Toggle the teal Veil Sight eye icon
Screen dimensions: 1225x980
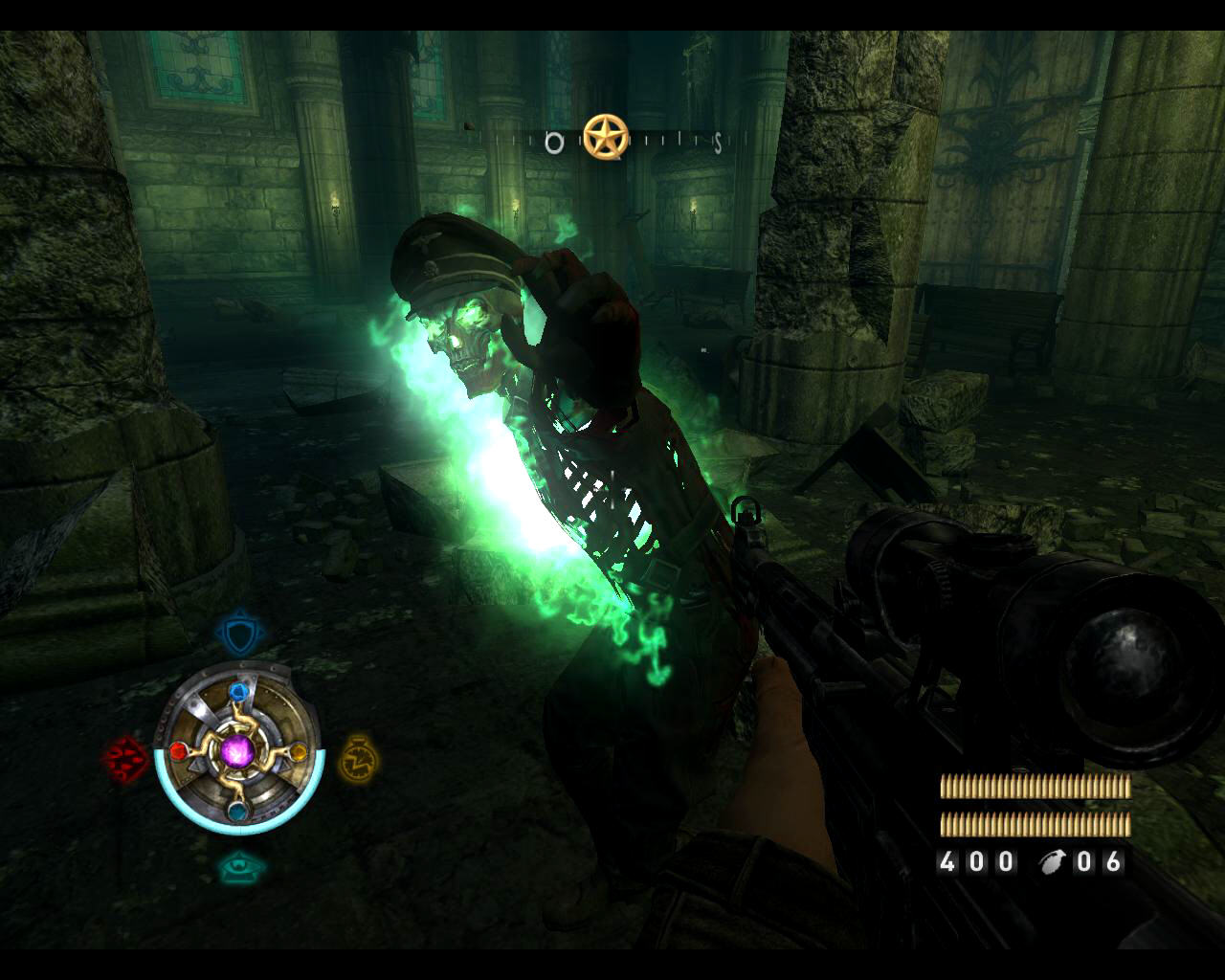point(236,867)
